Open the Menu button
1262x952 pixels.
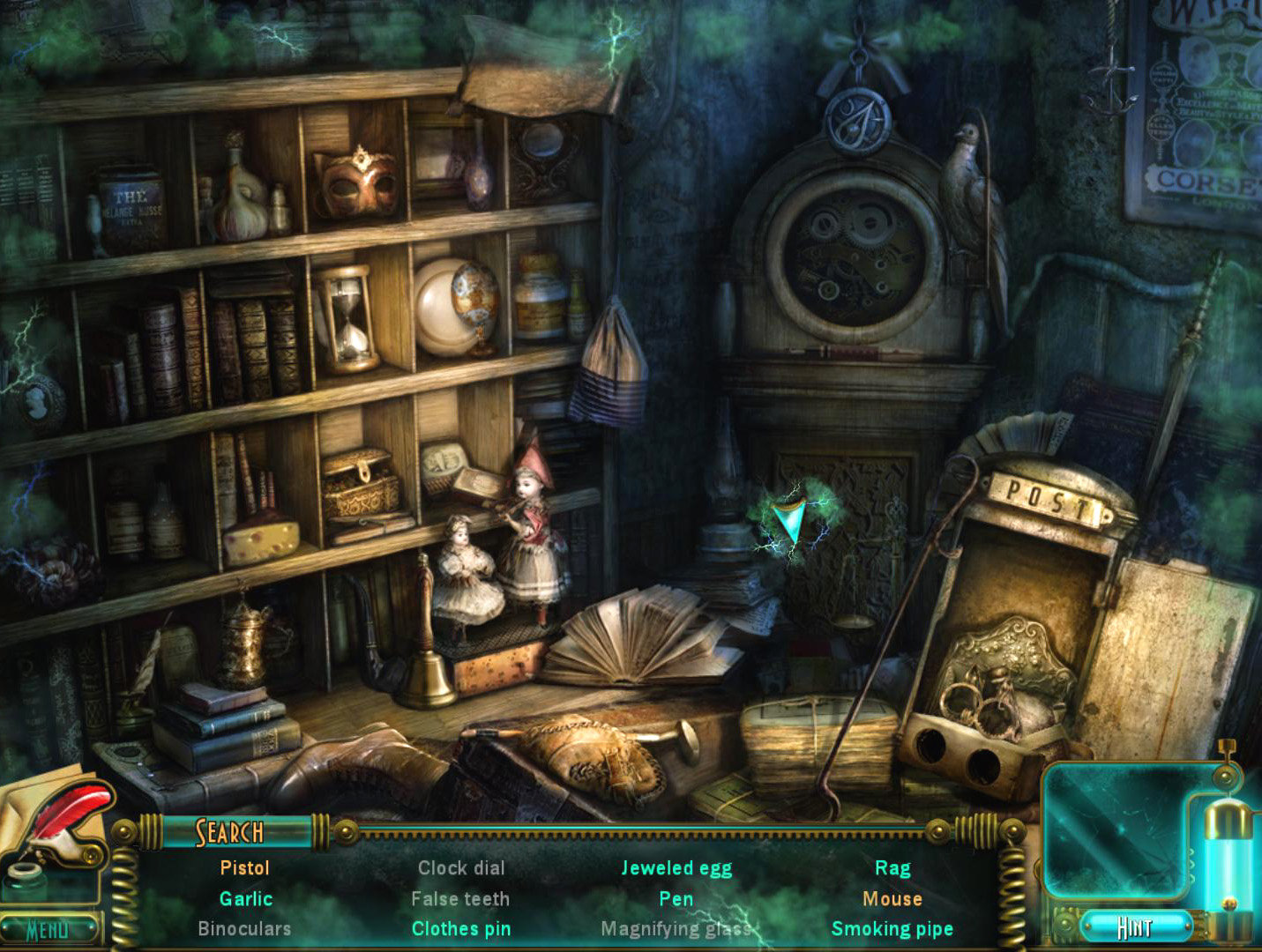pyautogui.click(x=49, y=929)
